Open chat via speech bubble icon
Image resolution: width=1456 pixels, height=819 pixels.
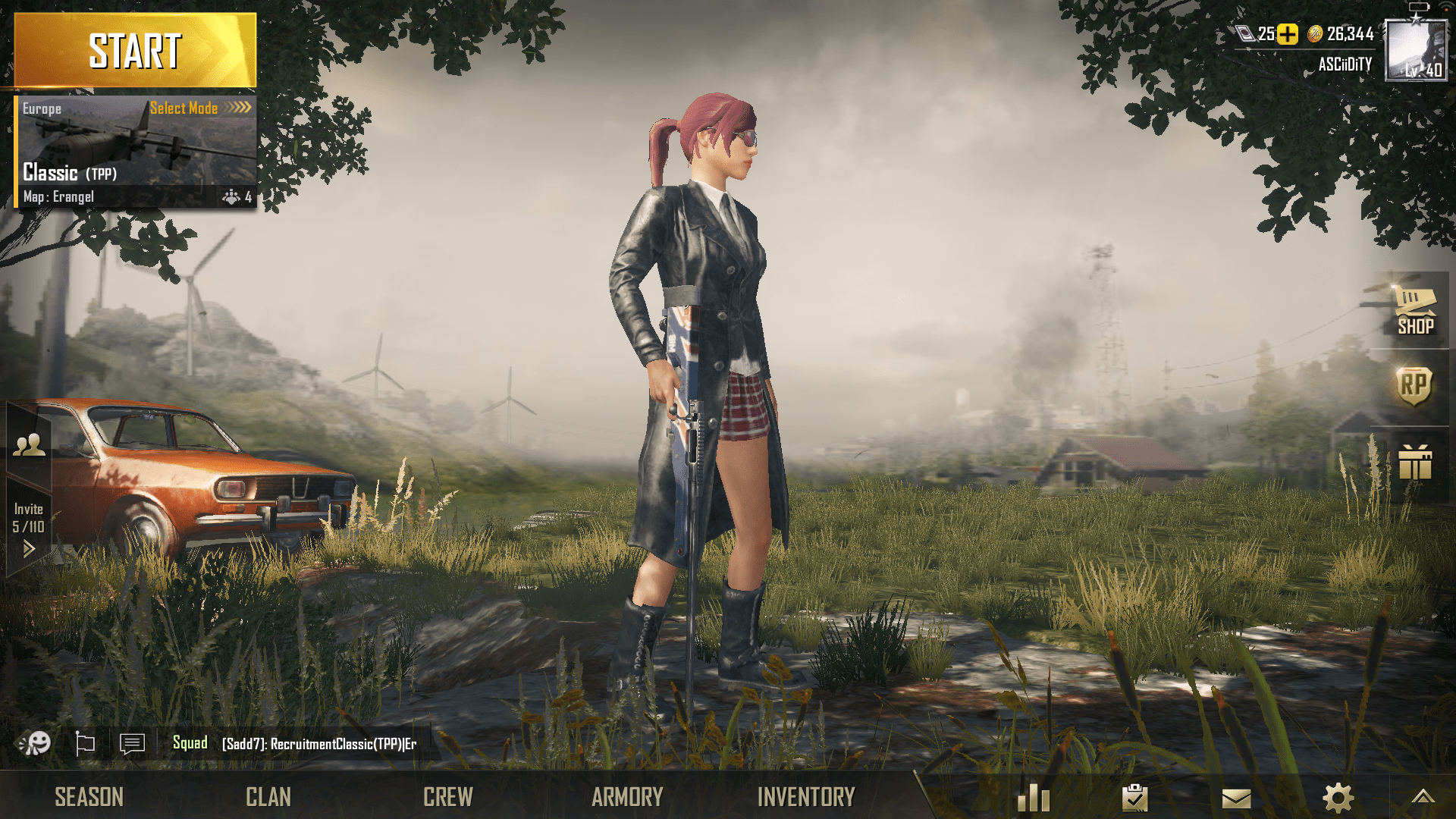pyautogui.click(x=131, y=744)
